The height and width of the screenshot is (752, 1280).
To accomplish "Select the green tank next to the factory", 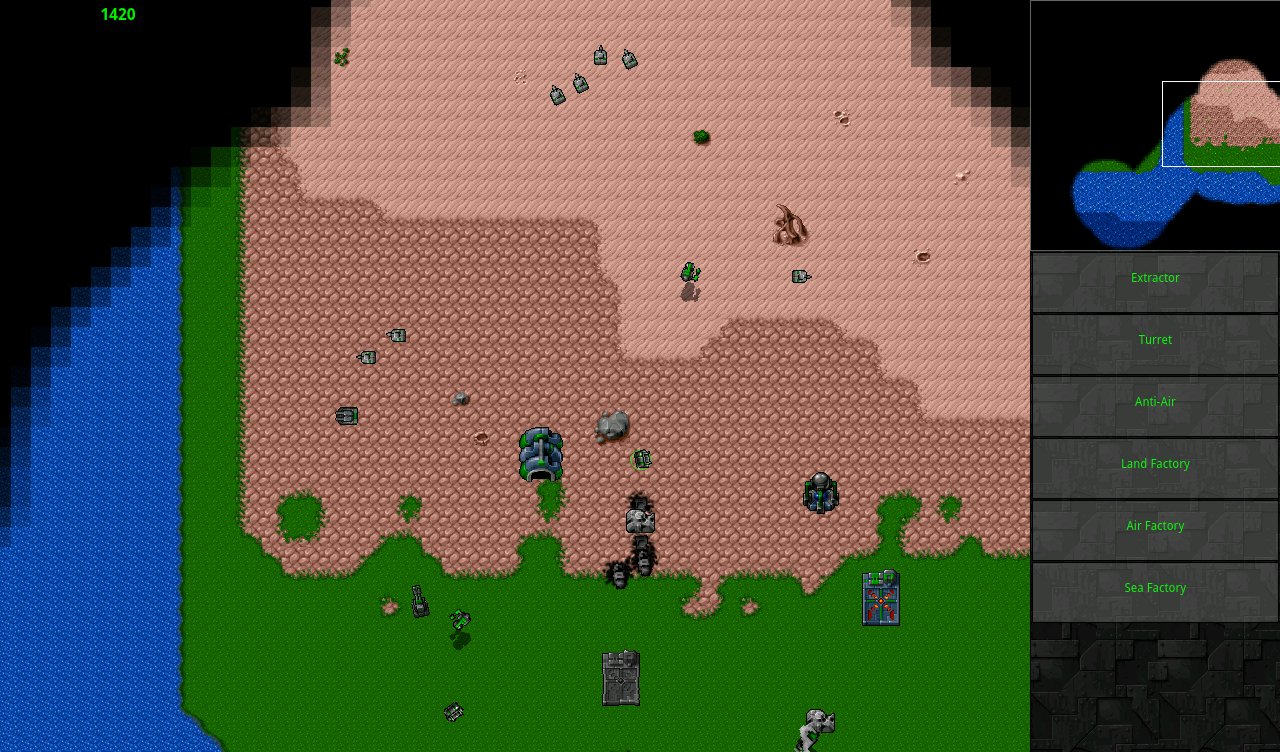I will point(641,459).
